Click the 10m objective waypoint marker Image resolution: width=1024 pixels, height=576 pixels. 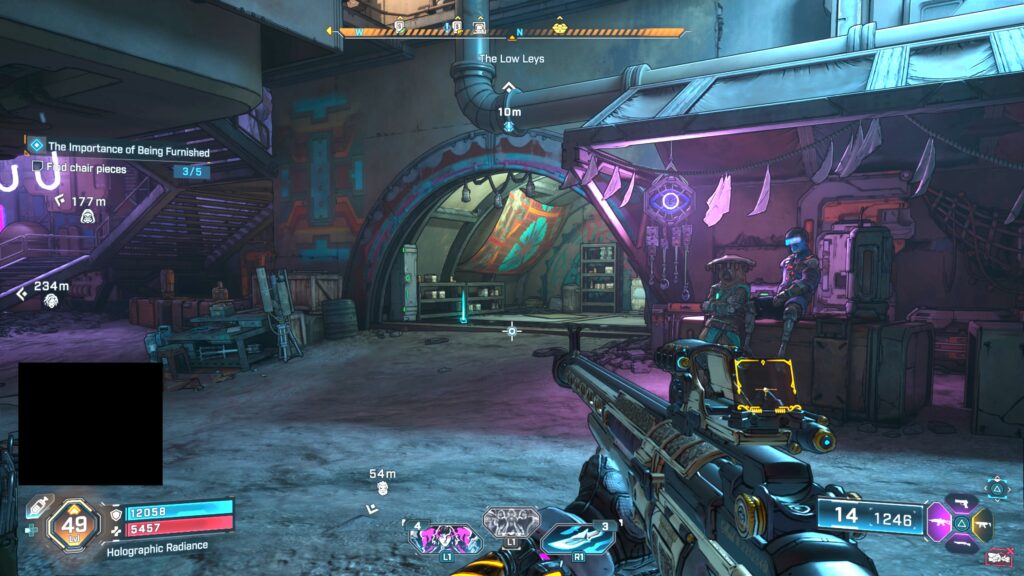point(509,127)
